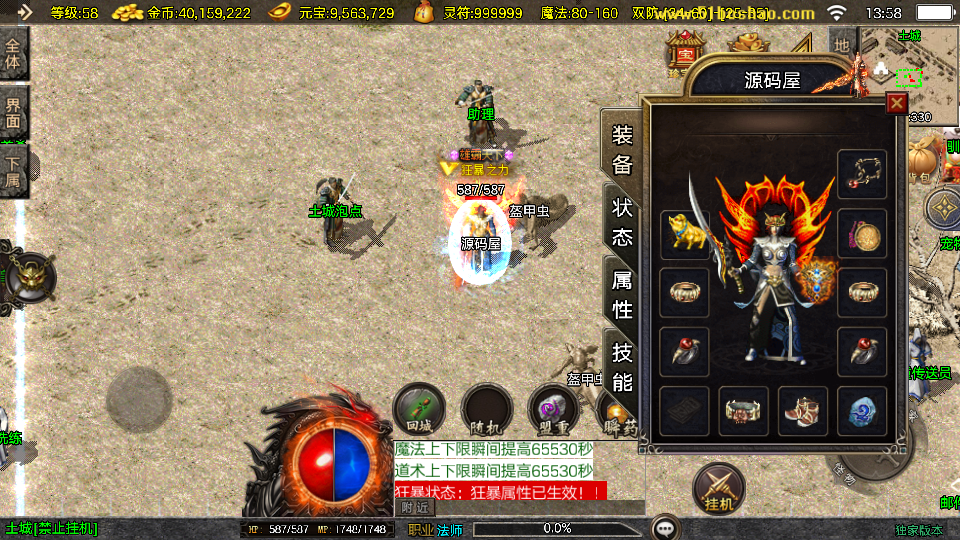Select the blue gemstone slot

point(862,411)
